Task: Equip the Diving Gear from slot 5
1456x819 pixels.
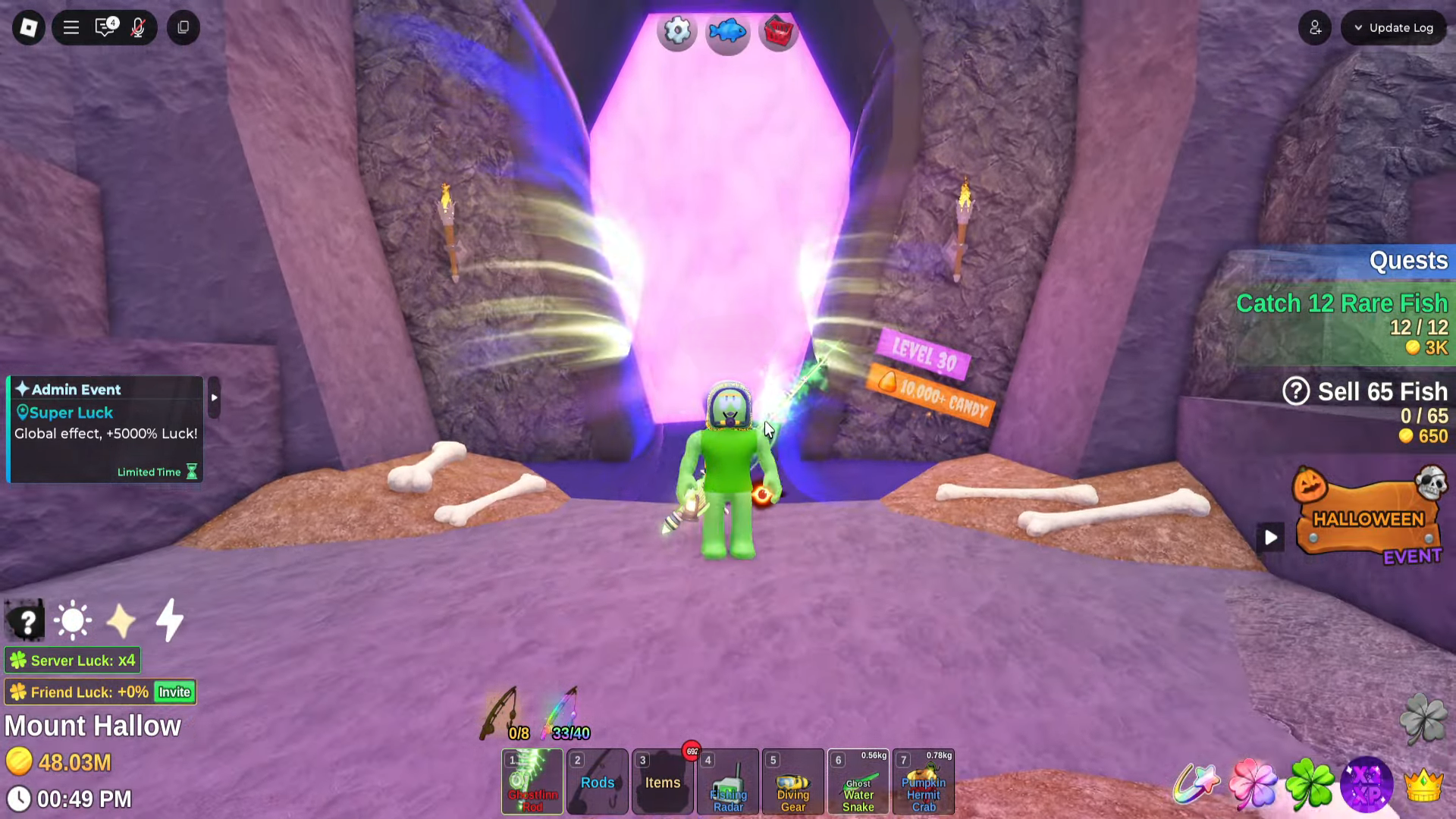Action: [x=792, y=782]
